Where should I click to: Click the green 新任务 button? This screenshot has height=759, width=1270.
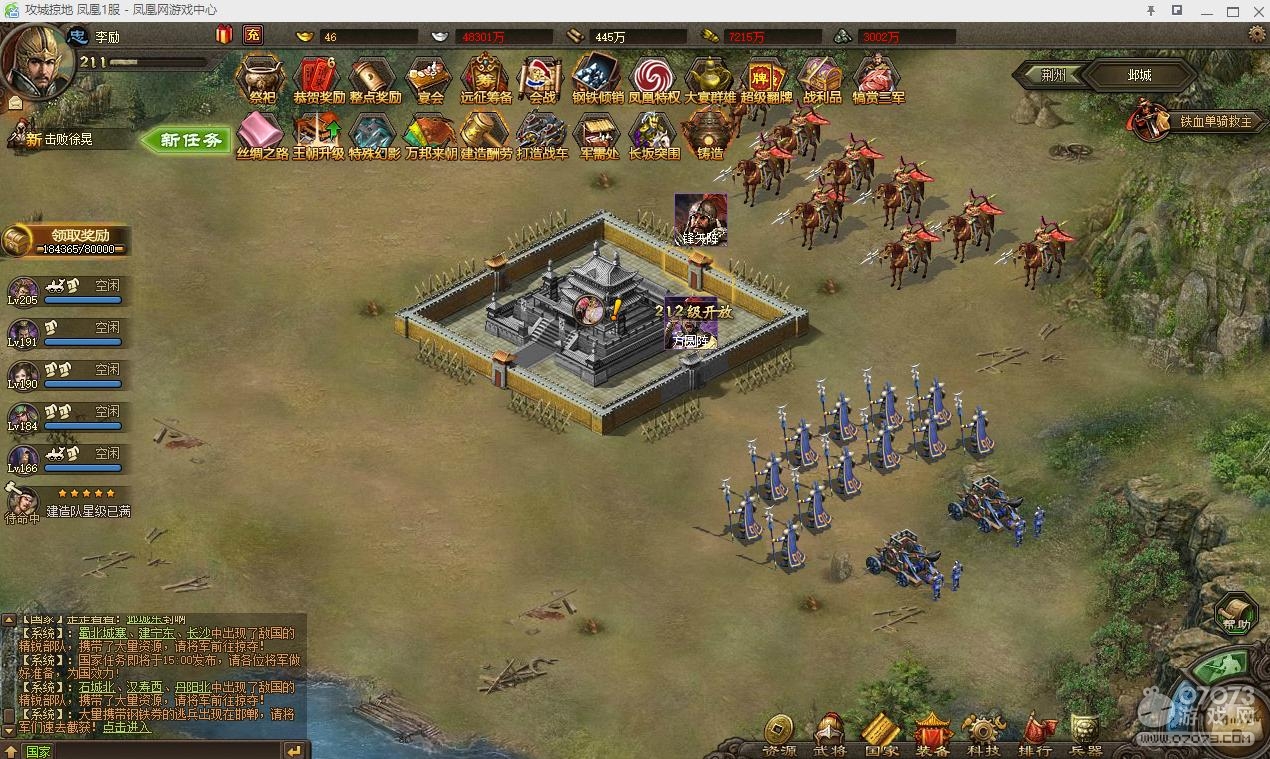point(187,140)
